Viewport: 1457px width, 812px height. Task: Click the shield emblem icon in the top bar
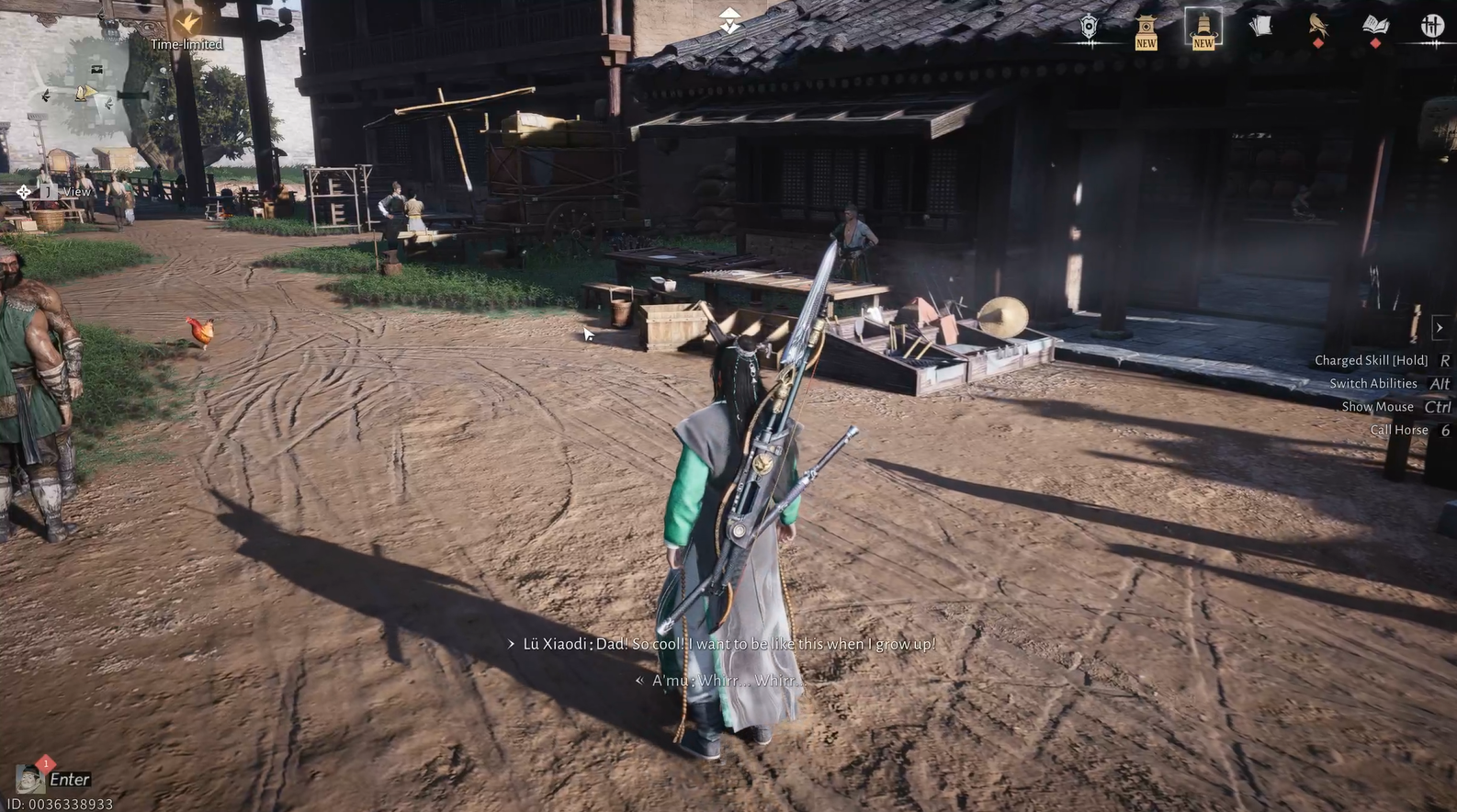point(1088,28)
